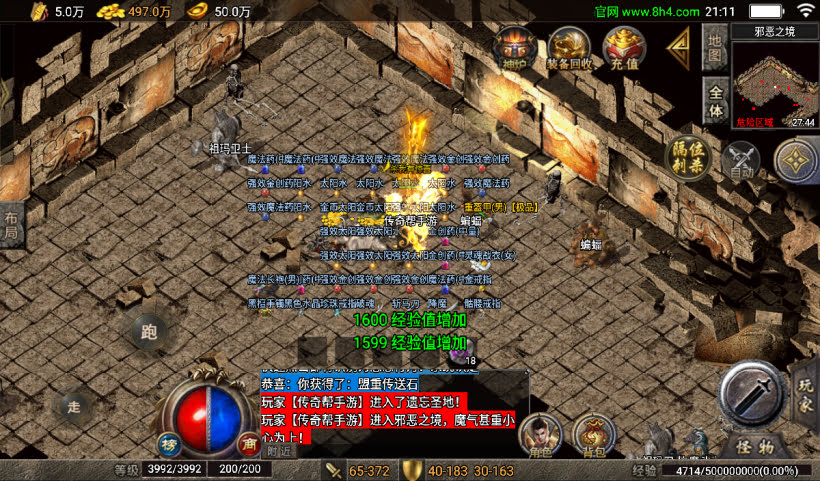Open the 充值 recharge shop
Image resolution: width=820 pixels, height=481 pixels.
(x=624, y=47)
